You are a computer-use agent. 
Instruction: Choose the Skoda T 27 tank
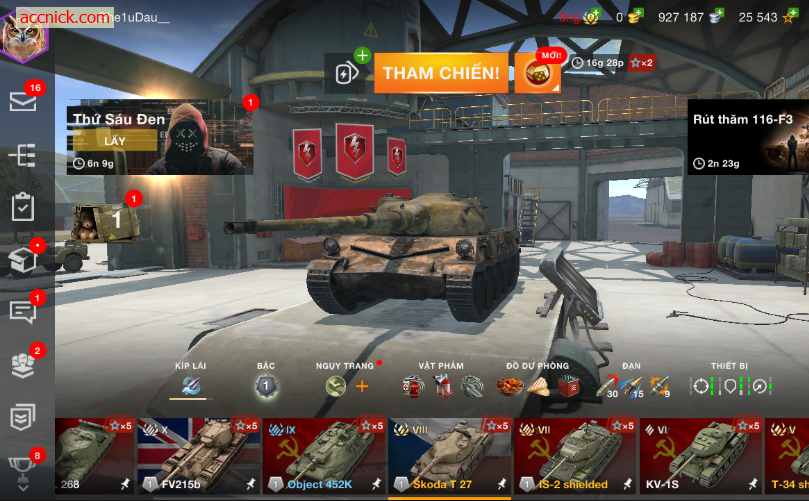pos(449,457)
